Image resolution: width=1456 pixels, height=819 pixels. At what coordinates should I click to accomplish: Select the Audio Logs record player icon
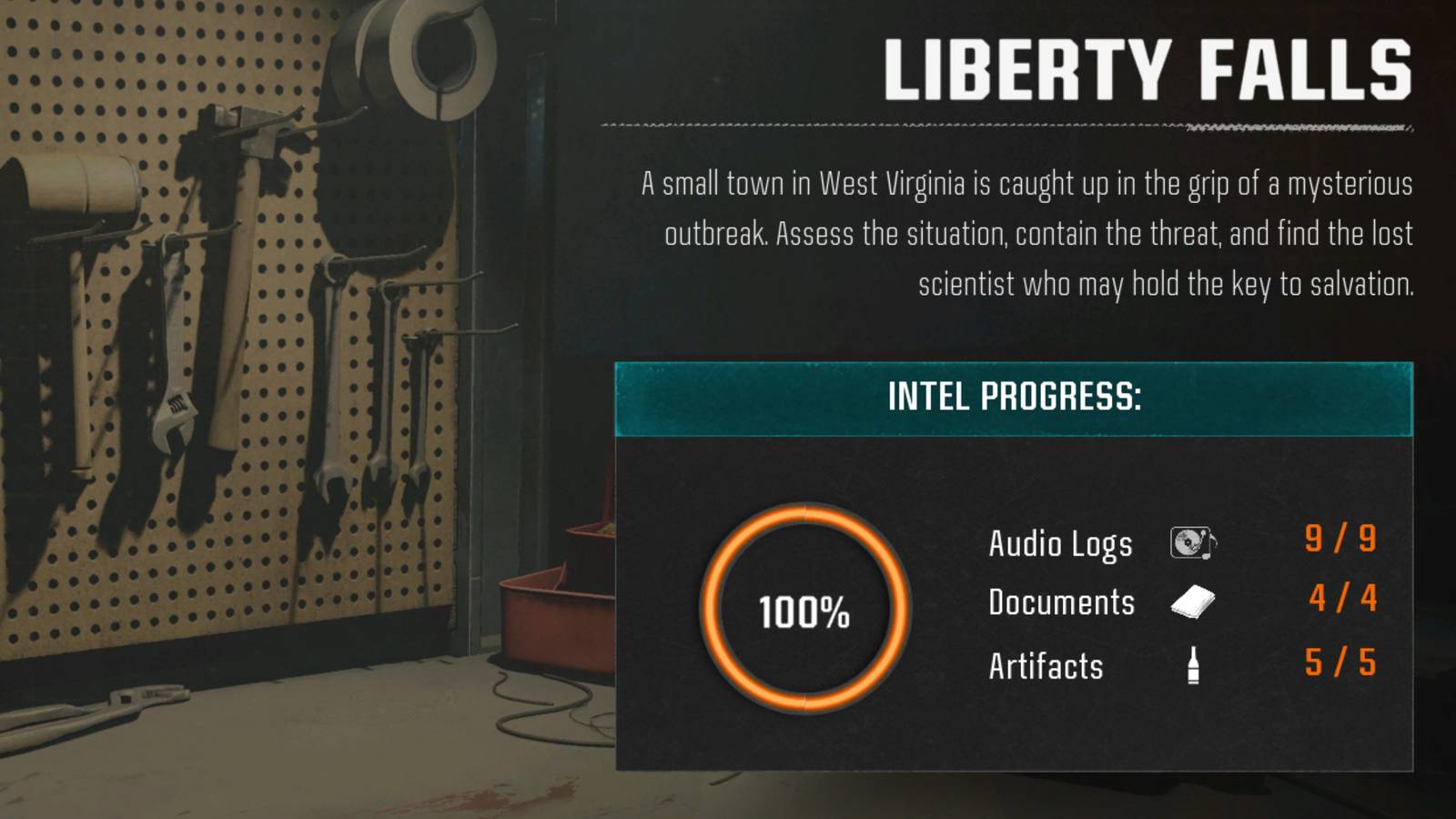(1193, 543)
